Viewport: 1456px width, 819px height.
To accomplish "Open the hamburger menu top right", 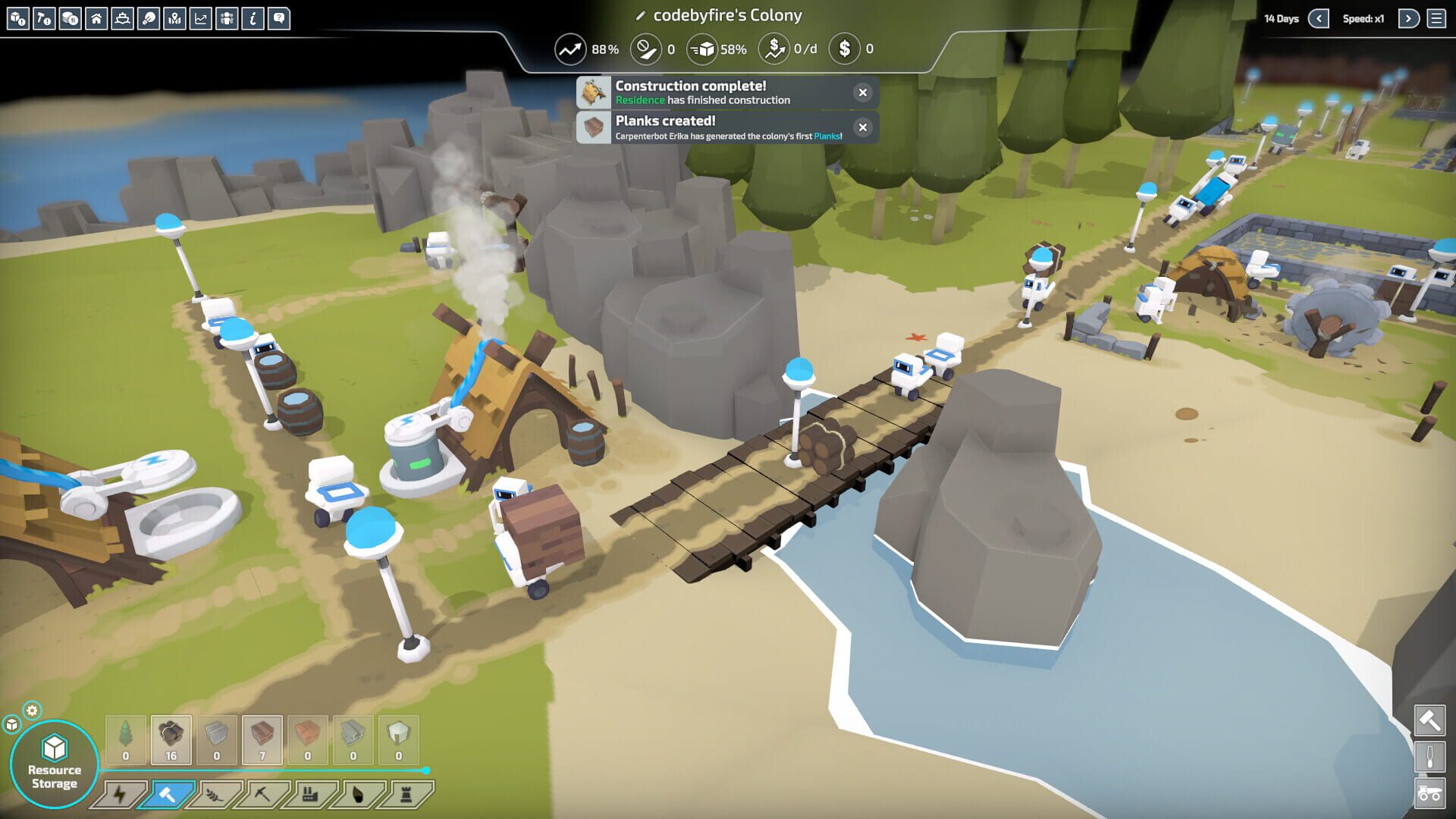I will (1439, 18).
